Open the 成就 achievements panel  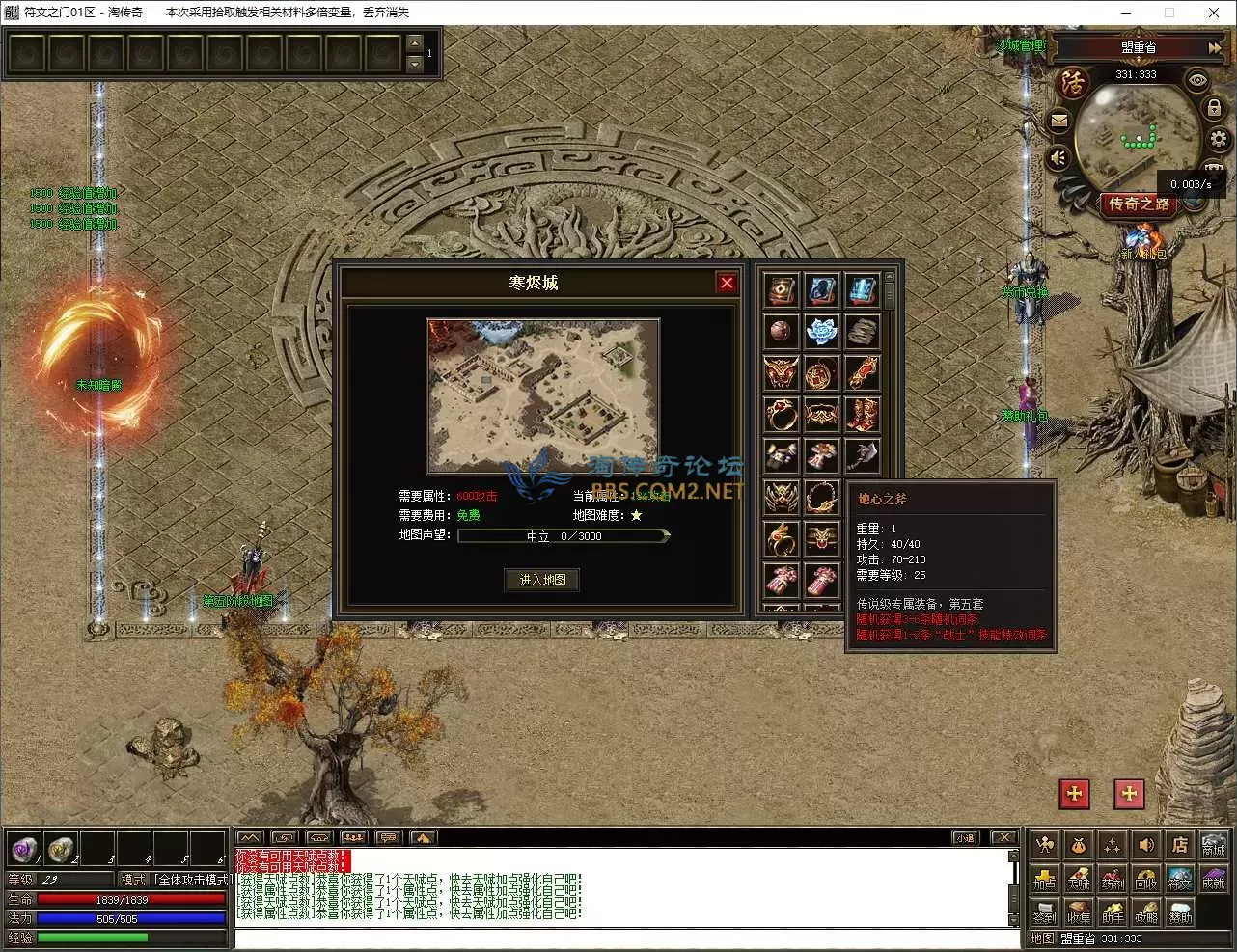click(1213, 879)
